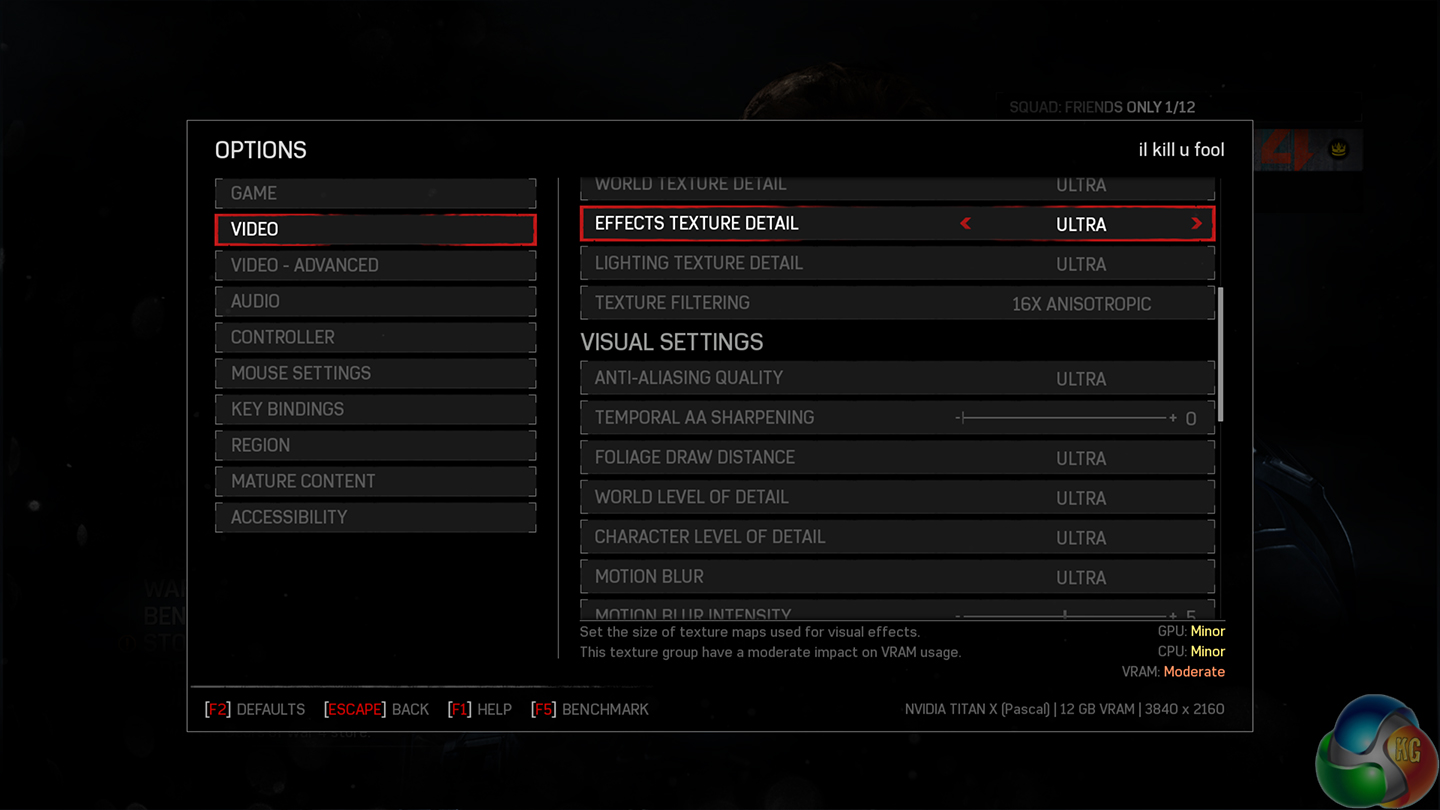Screen dimensions: 1440x810
Task: Click the settings list scrollbar
Action: (1220, 355)
